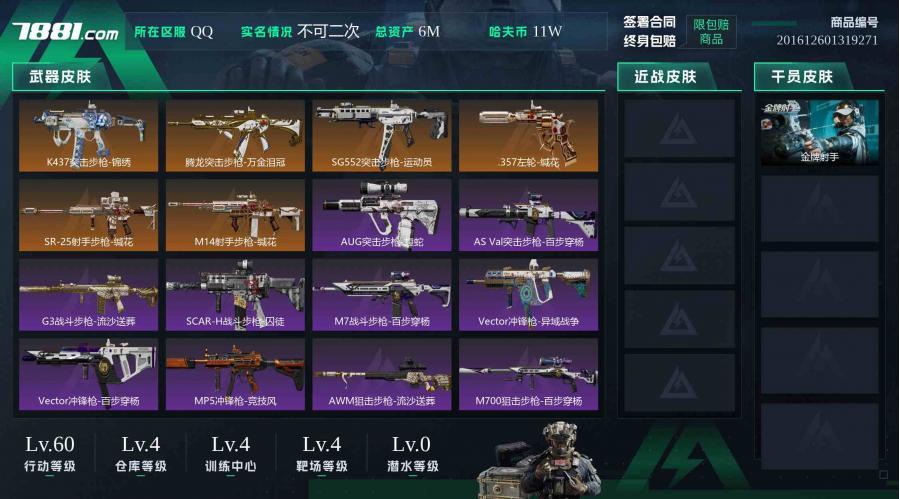The width and height of the screenshot is (900, 499).
Task: Select the SCAR-H战斗步枪 skin tile
Action: pyautogui.click(x=235, y=295)
